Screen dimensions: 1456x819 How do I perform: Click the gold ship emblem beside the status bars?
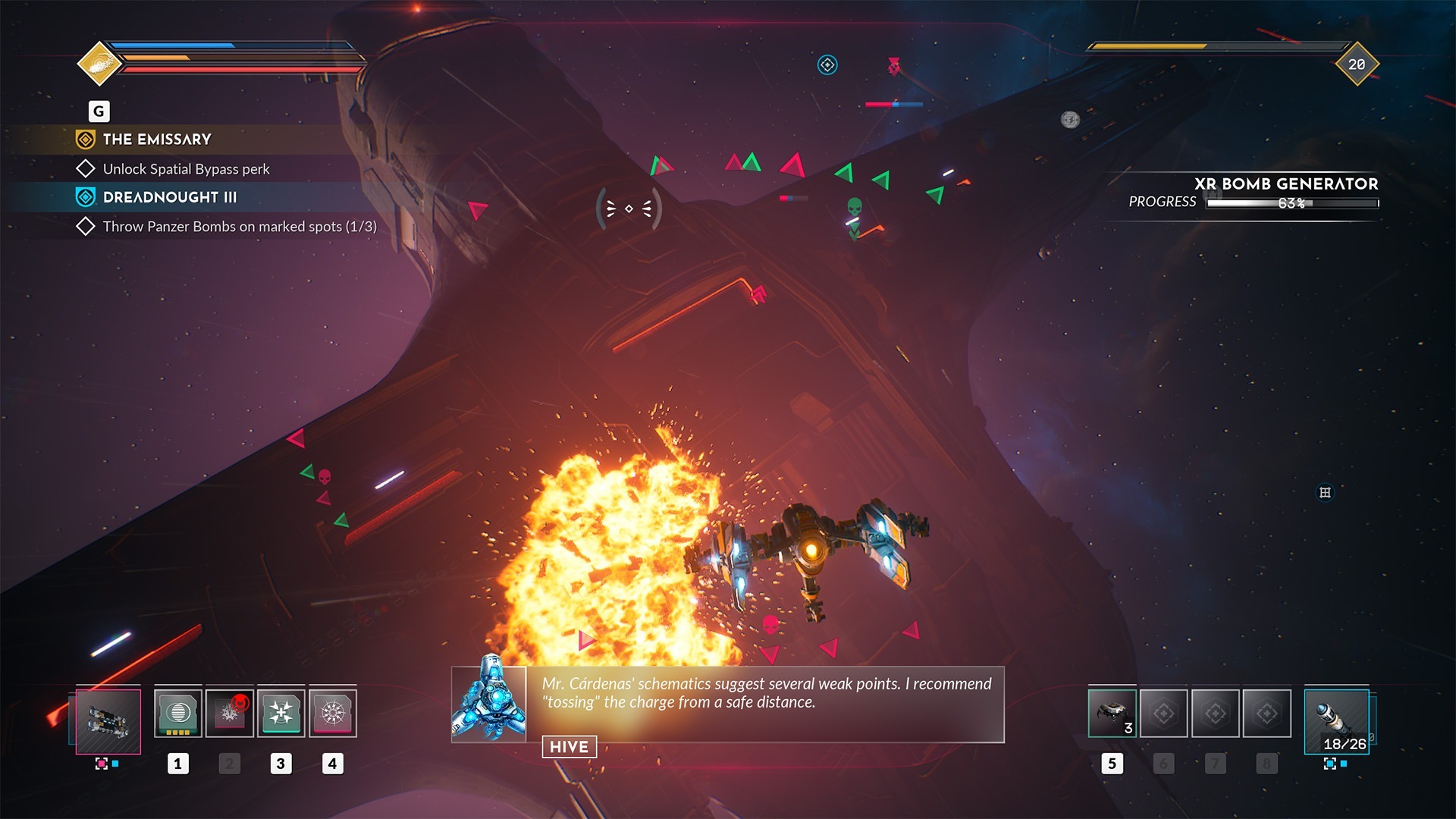pos(99,64)
